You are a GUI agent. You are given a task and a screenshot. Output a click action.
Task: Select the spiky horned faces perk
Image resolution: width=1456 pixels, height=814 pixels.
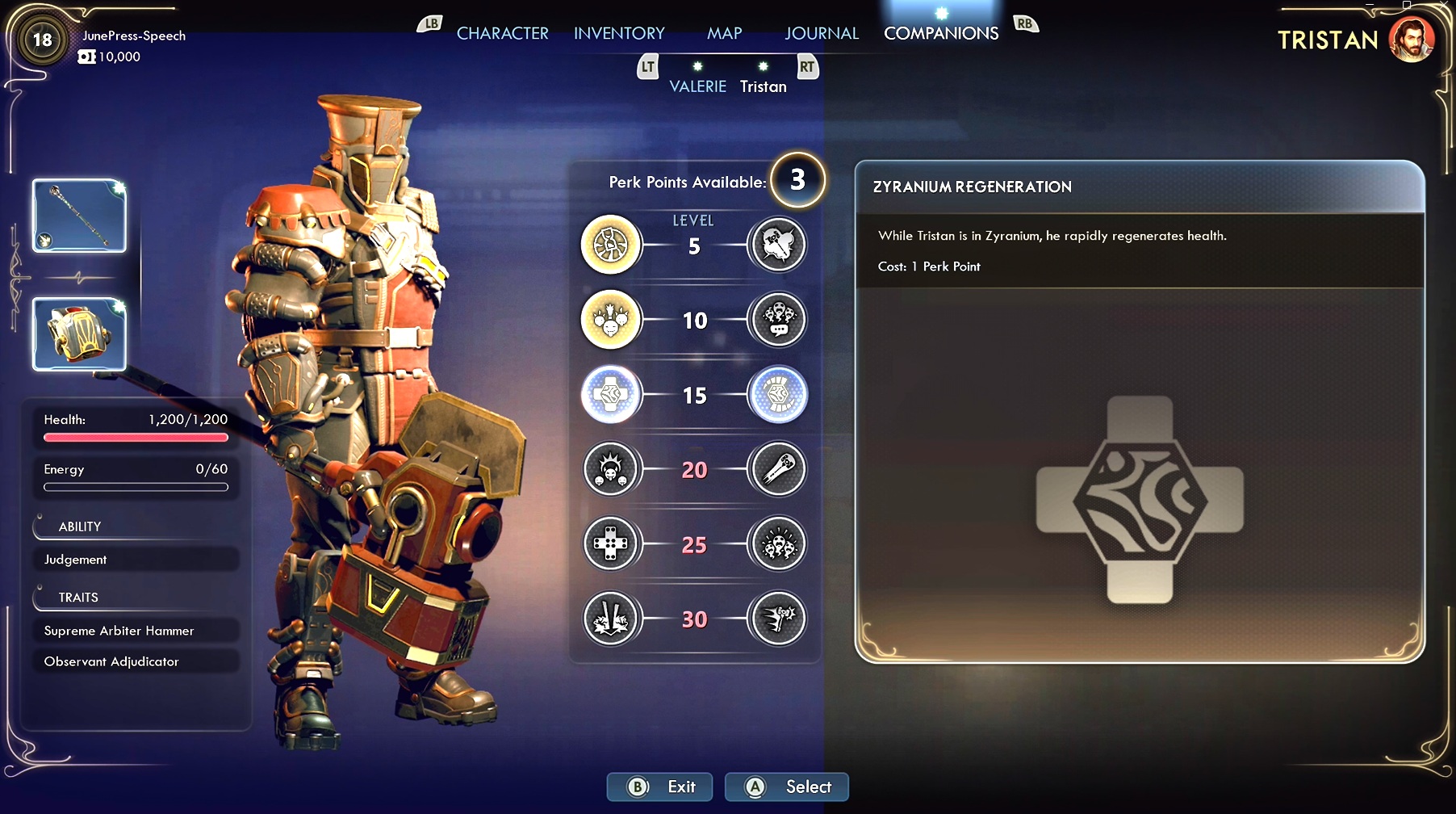point(611,469)
